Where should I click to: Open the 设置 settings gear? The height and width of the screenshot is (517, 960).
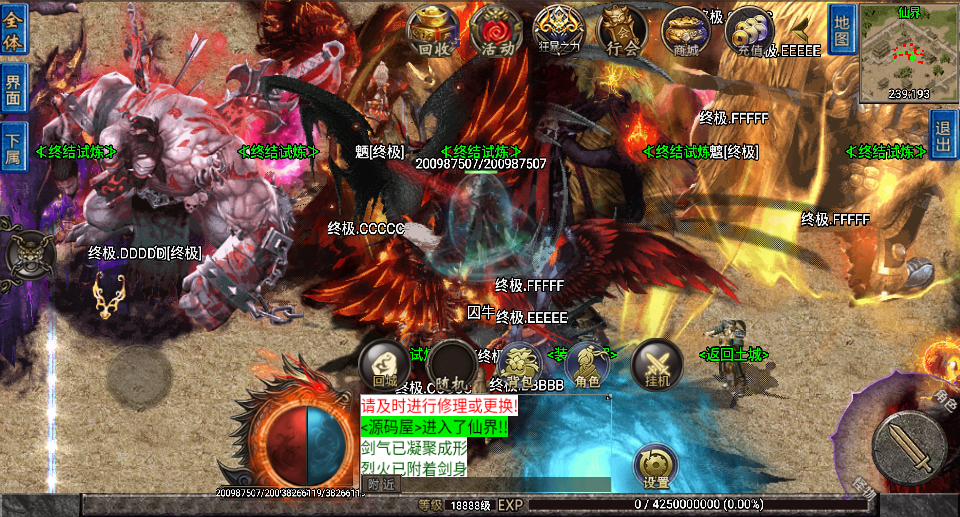(x=656, y=467)
